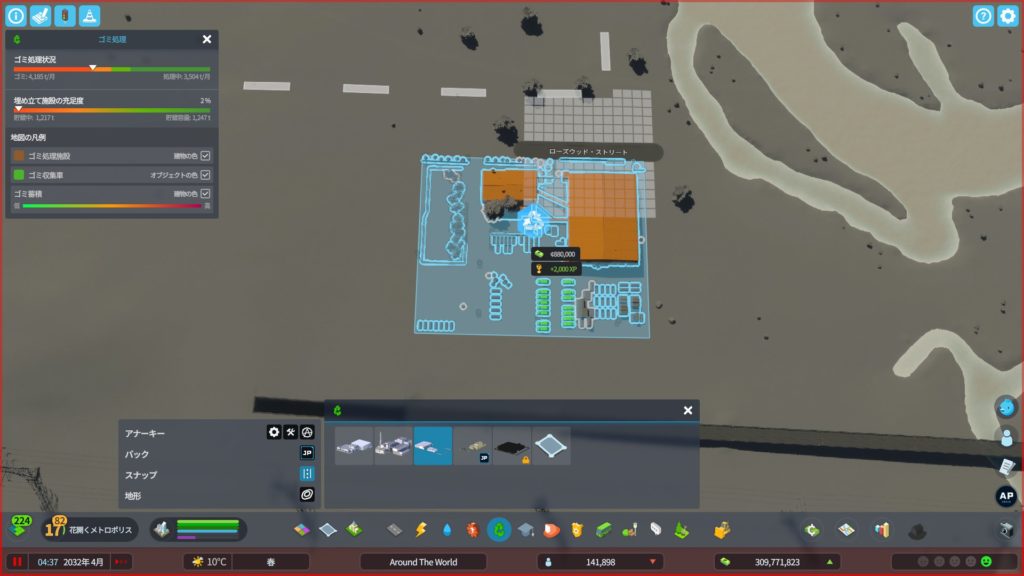Open the electricity lightning bolt menu

(x=420, y=529)
